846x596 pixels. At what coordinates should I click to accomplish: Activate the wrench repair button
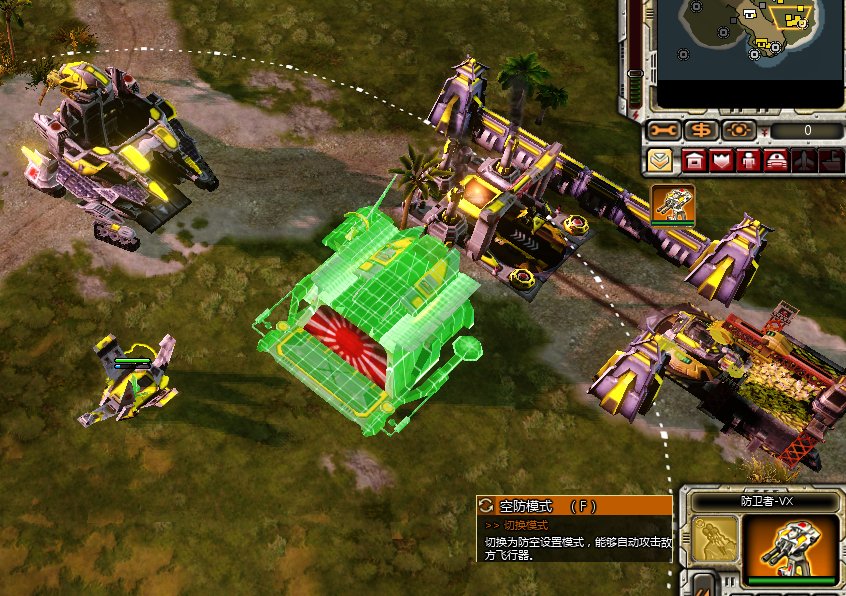pos(663,130)
